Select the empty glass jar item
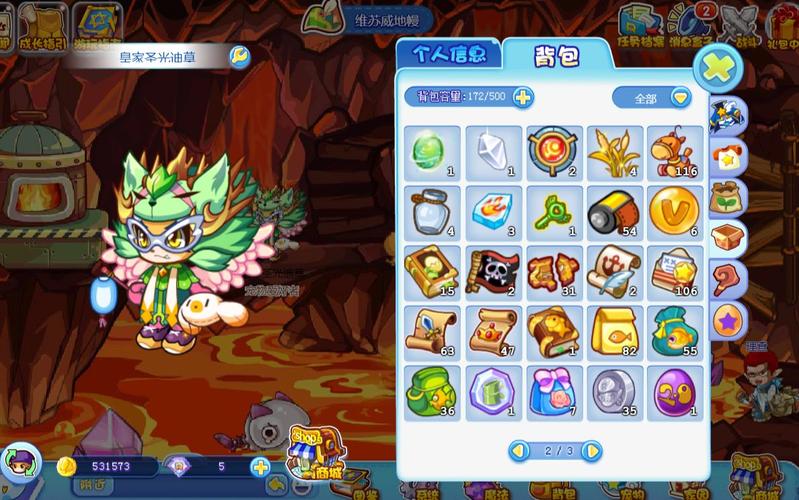The height and width of the screenshot is (500, 799). (x=432, y=212)
